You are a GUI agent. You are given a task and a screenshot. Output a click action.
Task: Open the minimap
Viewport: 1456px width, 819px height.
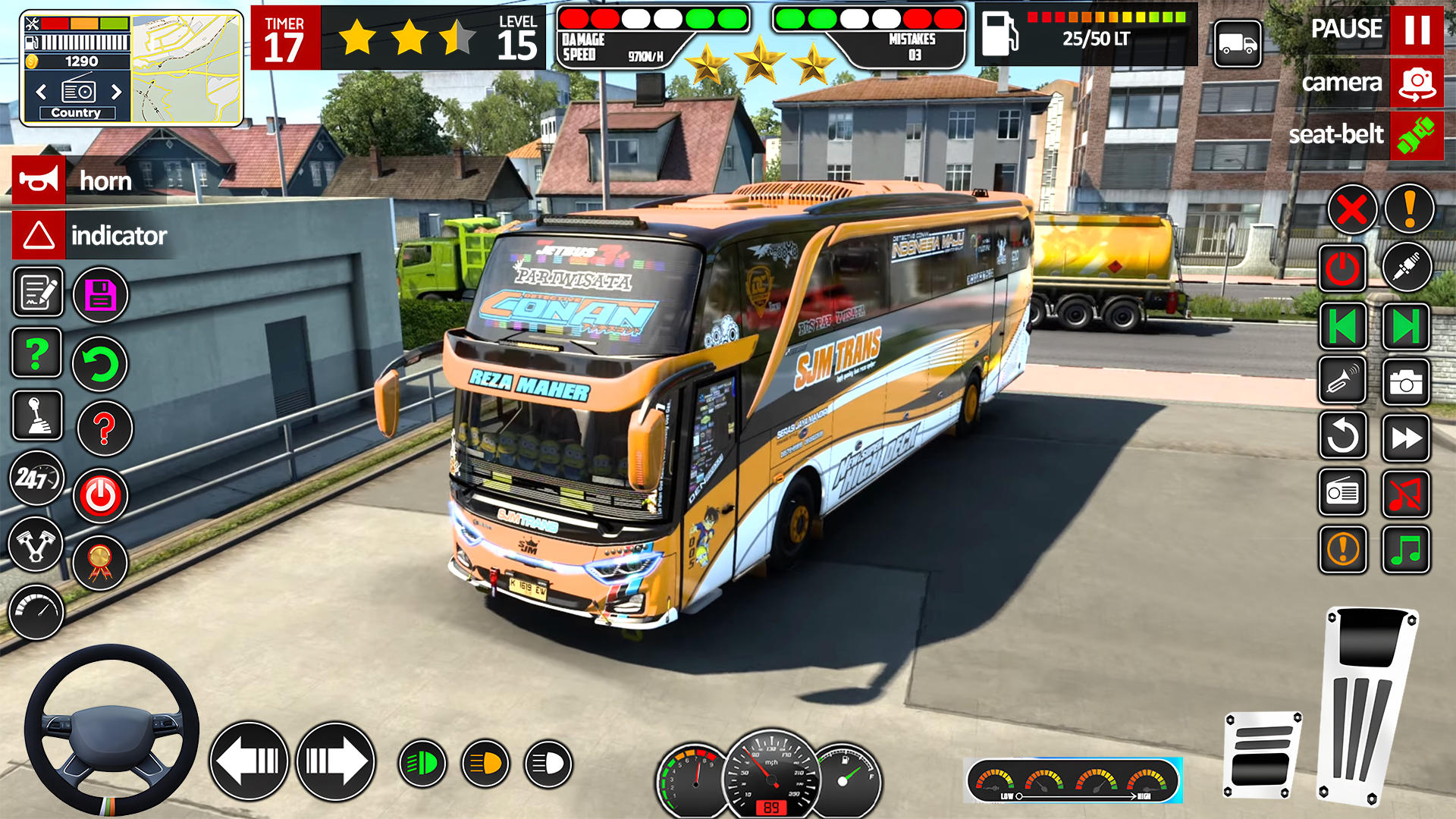click(x=187, y=68)
